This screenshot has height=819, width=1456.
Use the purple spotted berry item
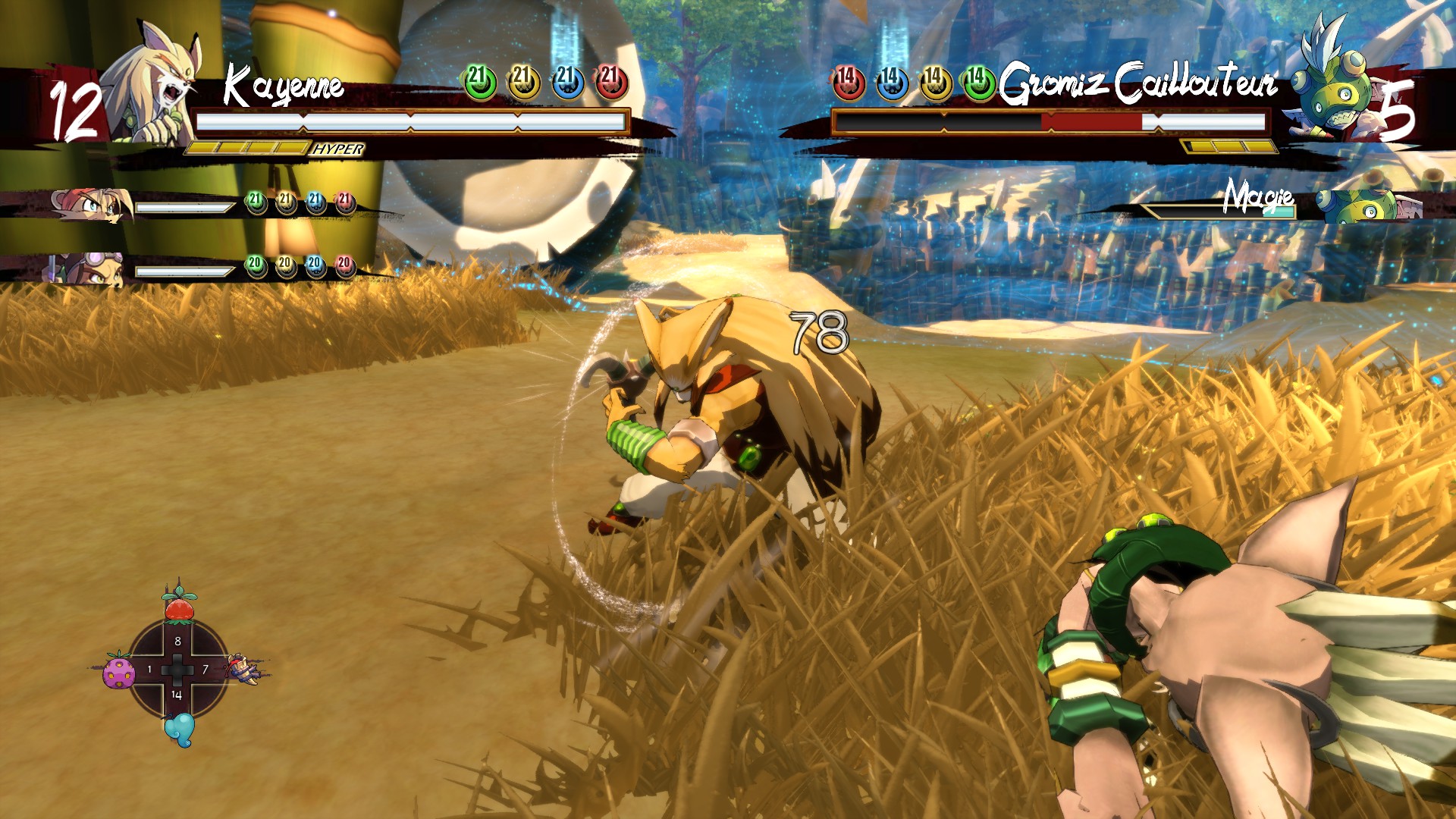(118, 671)
